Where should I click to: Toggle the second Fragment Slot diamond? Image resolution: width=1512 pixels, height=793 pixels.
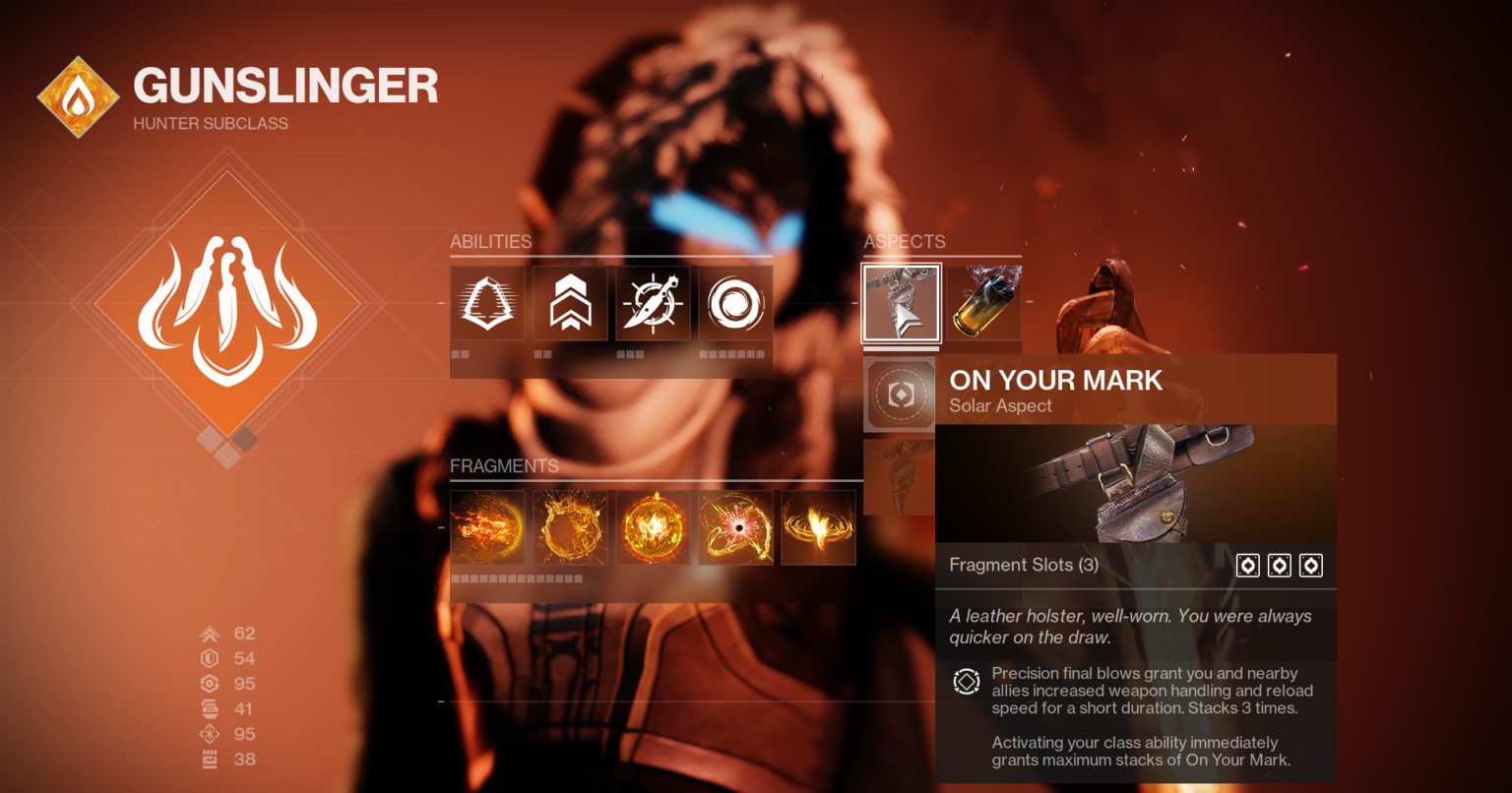click(x=1279, y=566)
